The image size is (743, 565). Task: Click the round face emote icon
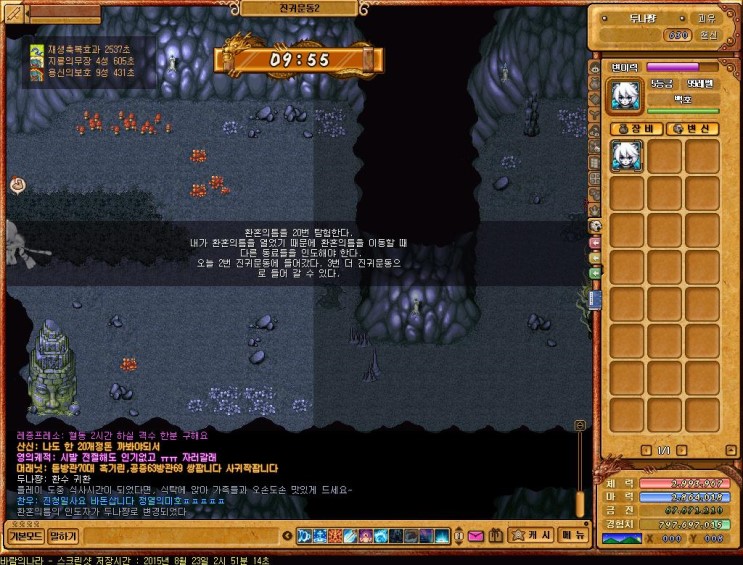[17, 184]
